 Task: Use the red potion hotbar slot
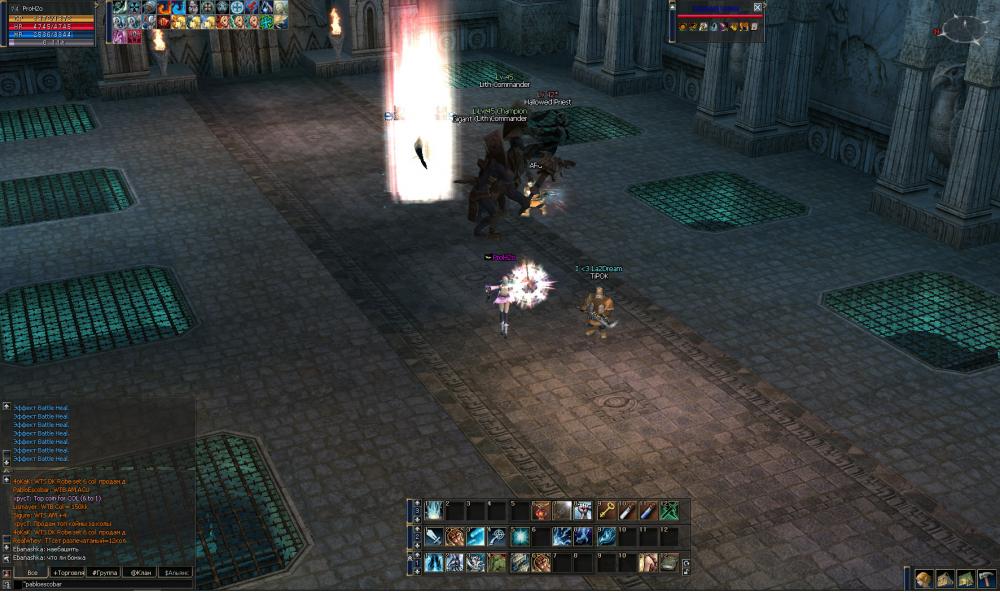540,510
